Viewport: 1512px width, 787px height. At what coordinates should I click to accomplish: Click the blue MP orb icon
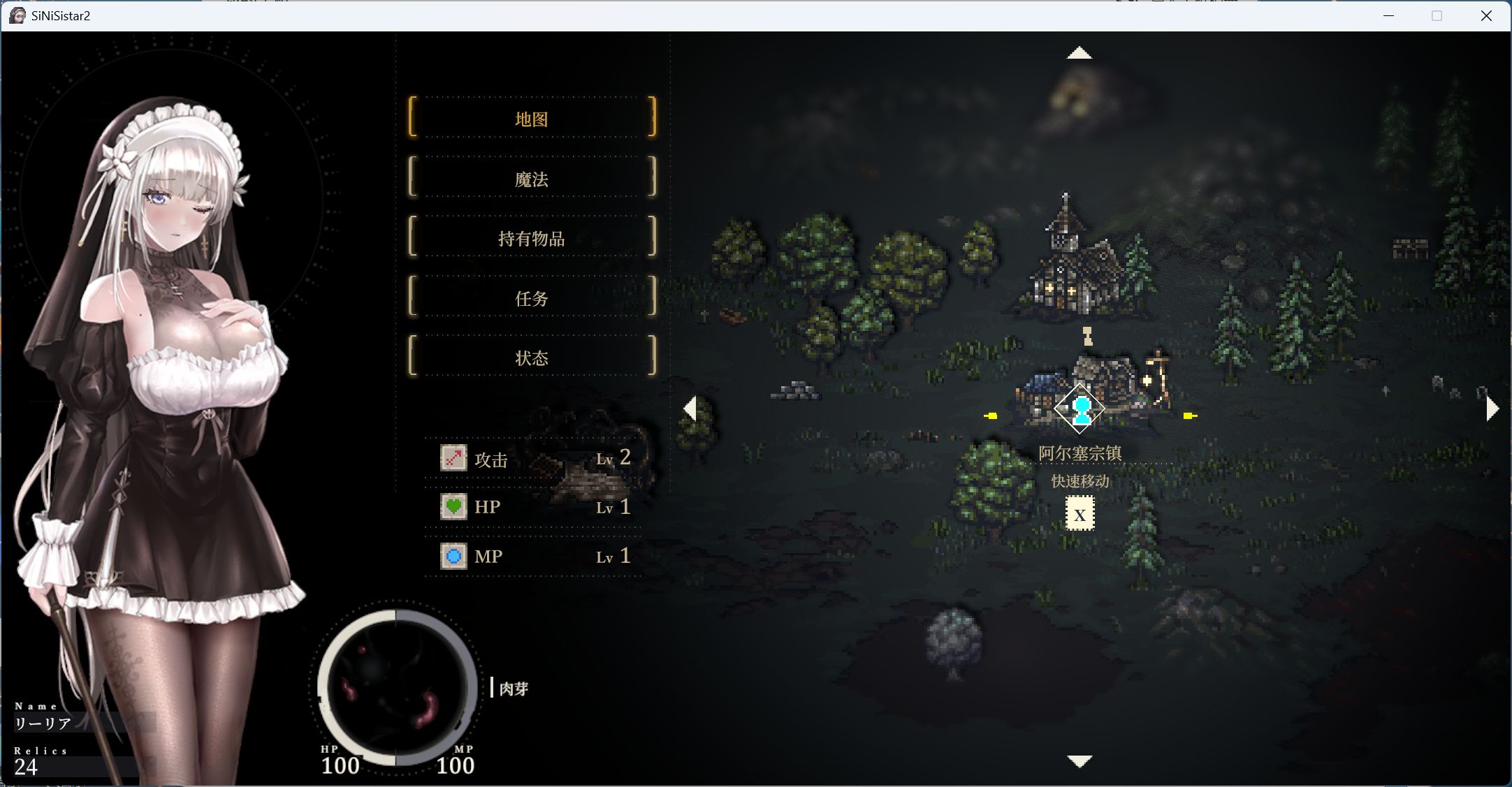coord(453,556)
